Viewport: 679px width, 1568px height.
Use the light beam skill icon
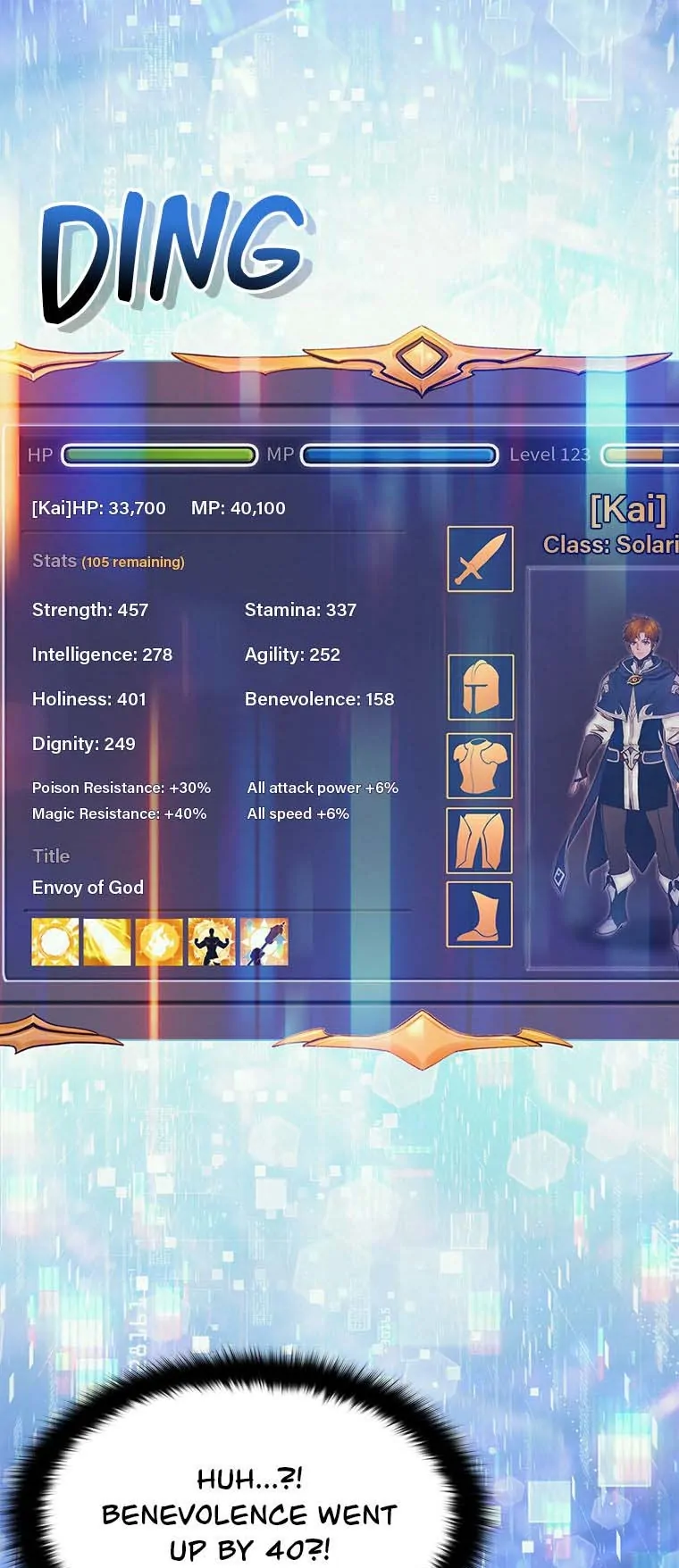pyautogui.click(x=106, y=942)
